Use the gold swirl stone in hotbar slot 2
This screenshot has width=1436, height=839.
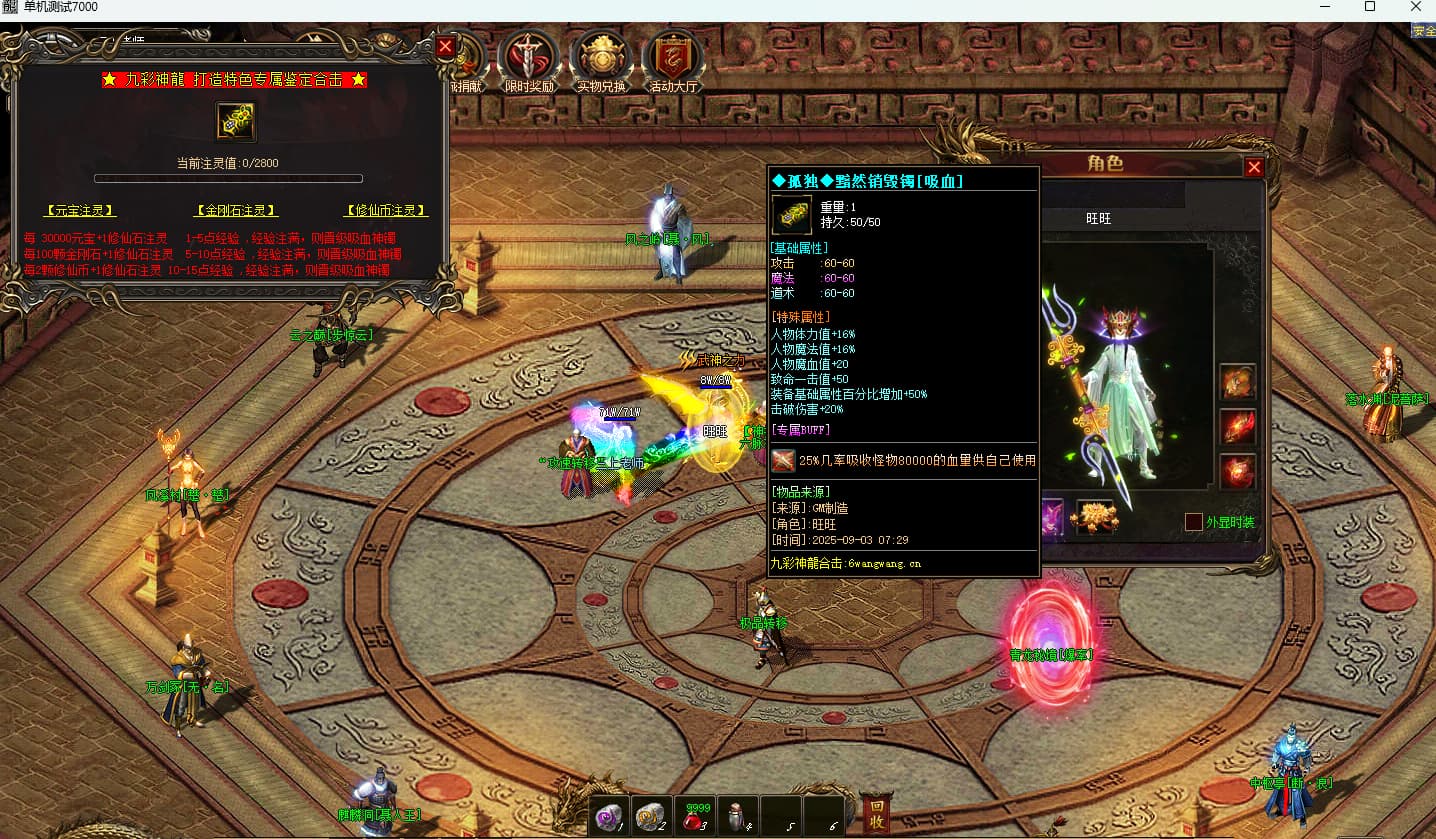pos(652,817)
